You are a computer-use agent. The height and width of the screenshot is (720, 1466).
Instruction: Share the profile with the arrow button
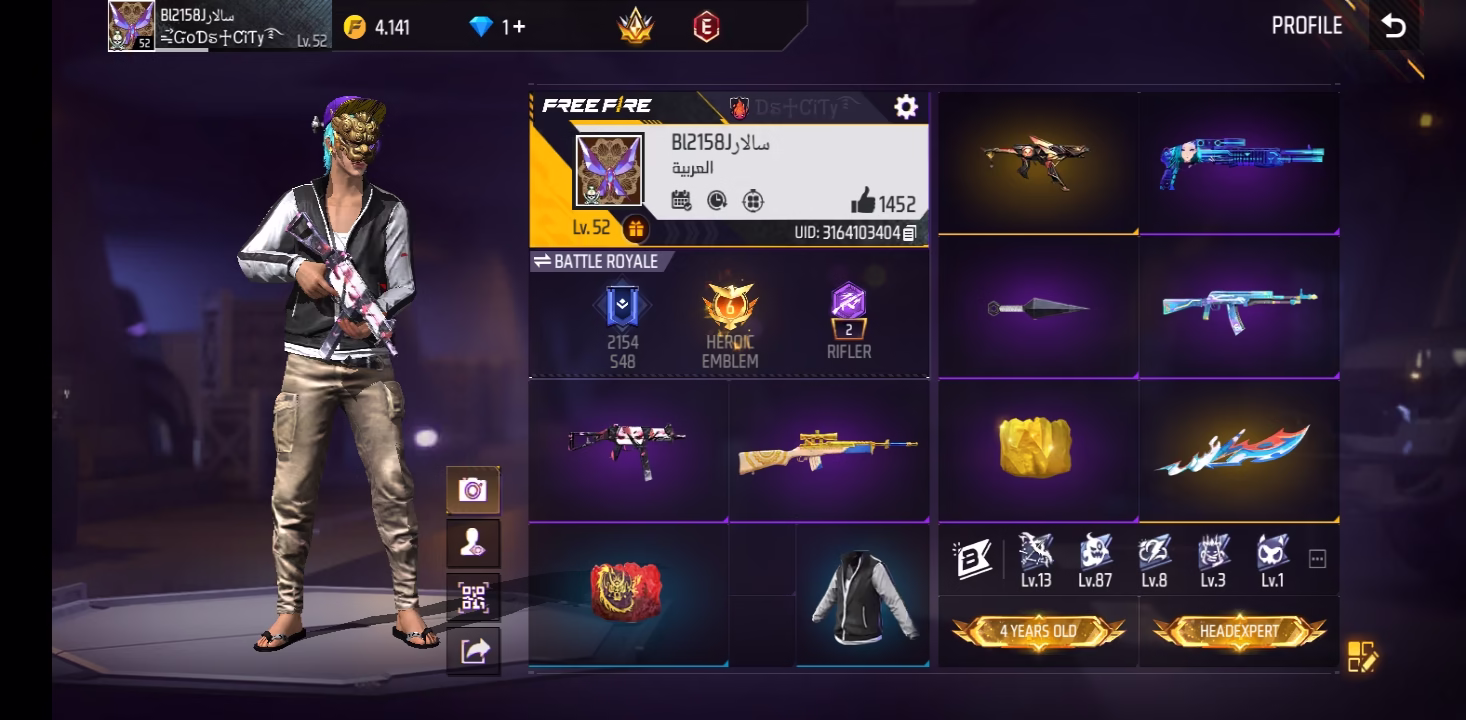pos(473,651)
